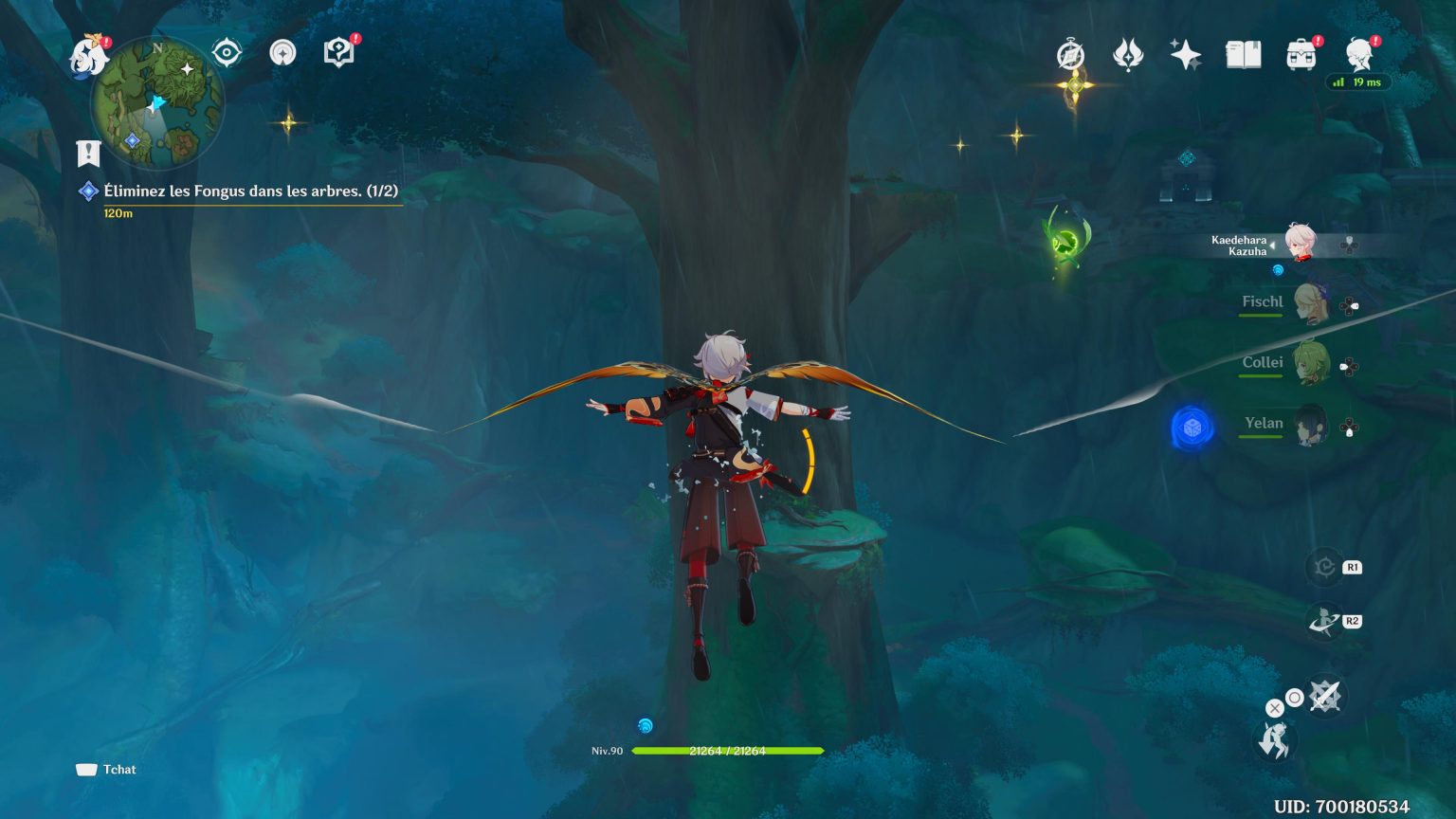1456x819 pixels.
Task: Open the Character menu icon
Action: pos(1361,56)
